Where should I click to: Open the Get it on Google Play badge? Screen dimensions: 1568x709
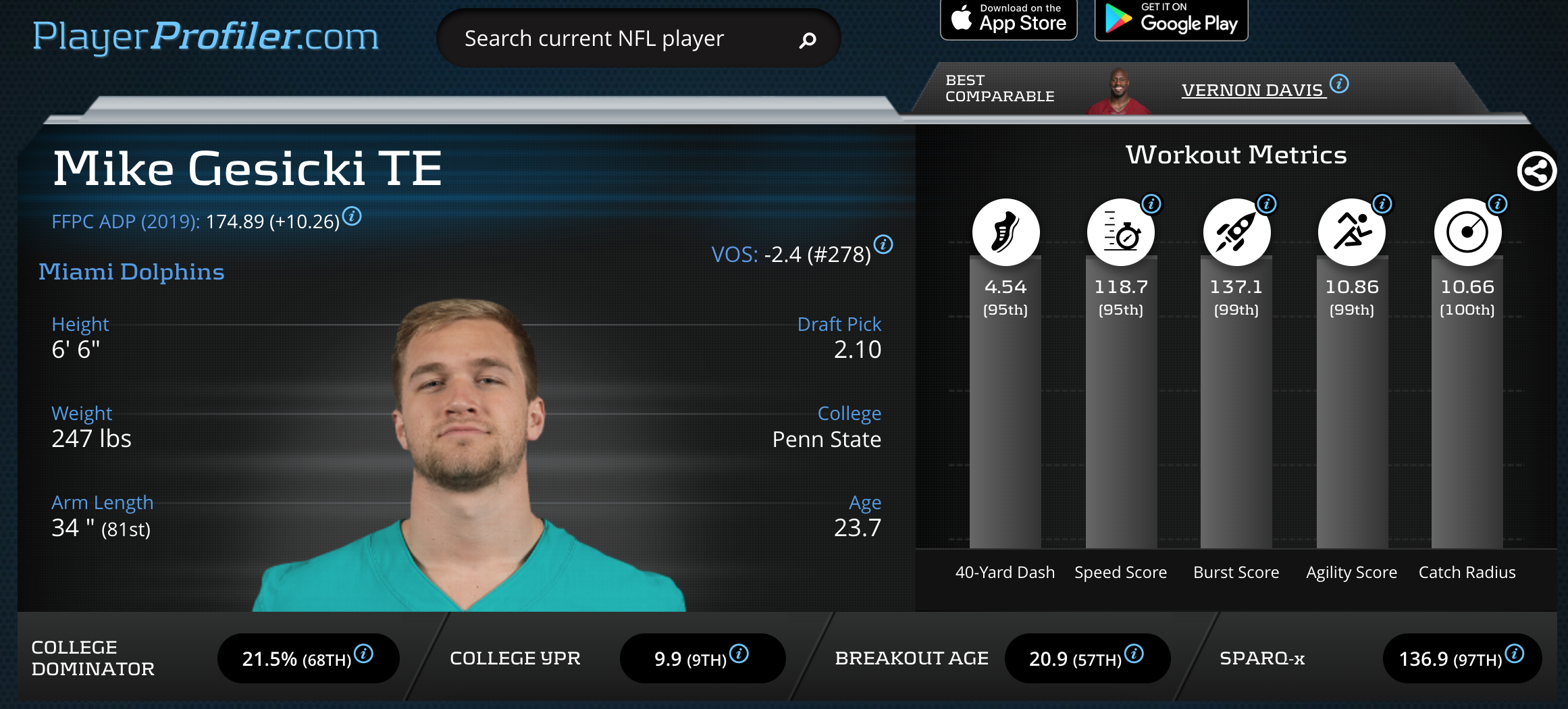click(1171, 19)
